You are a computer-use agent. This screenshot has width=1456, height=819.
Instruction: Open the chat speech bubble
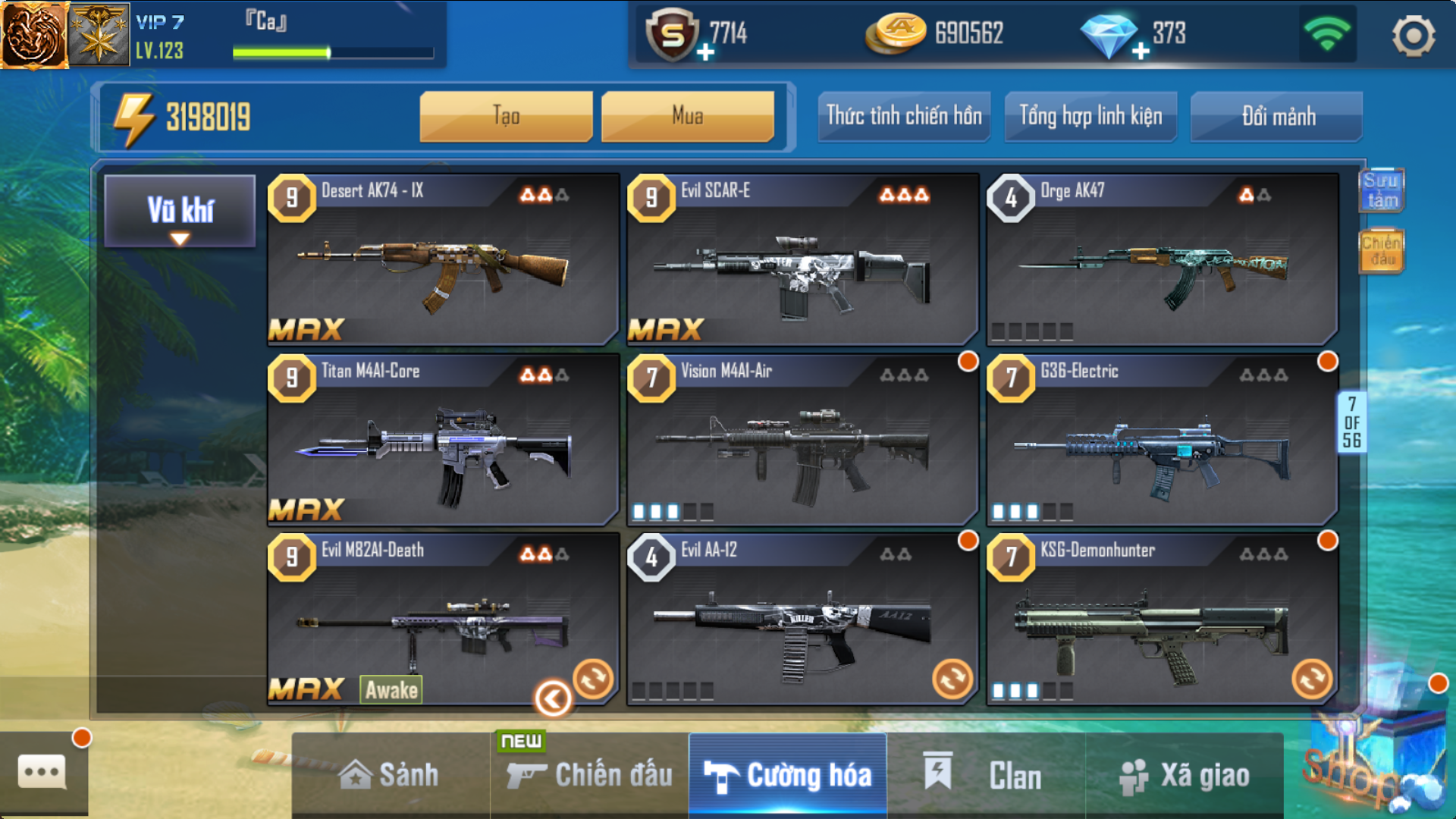pos(42,773)
